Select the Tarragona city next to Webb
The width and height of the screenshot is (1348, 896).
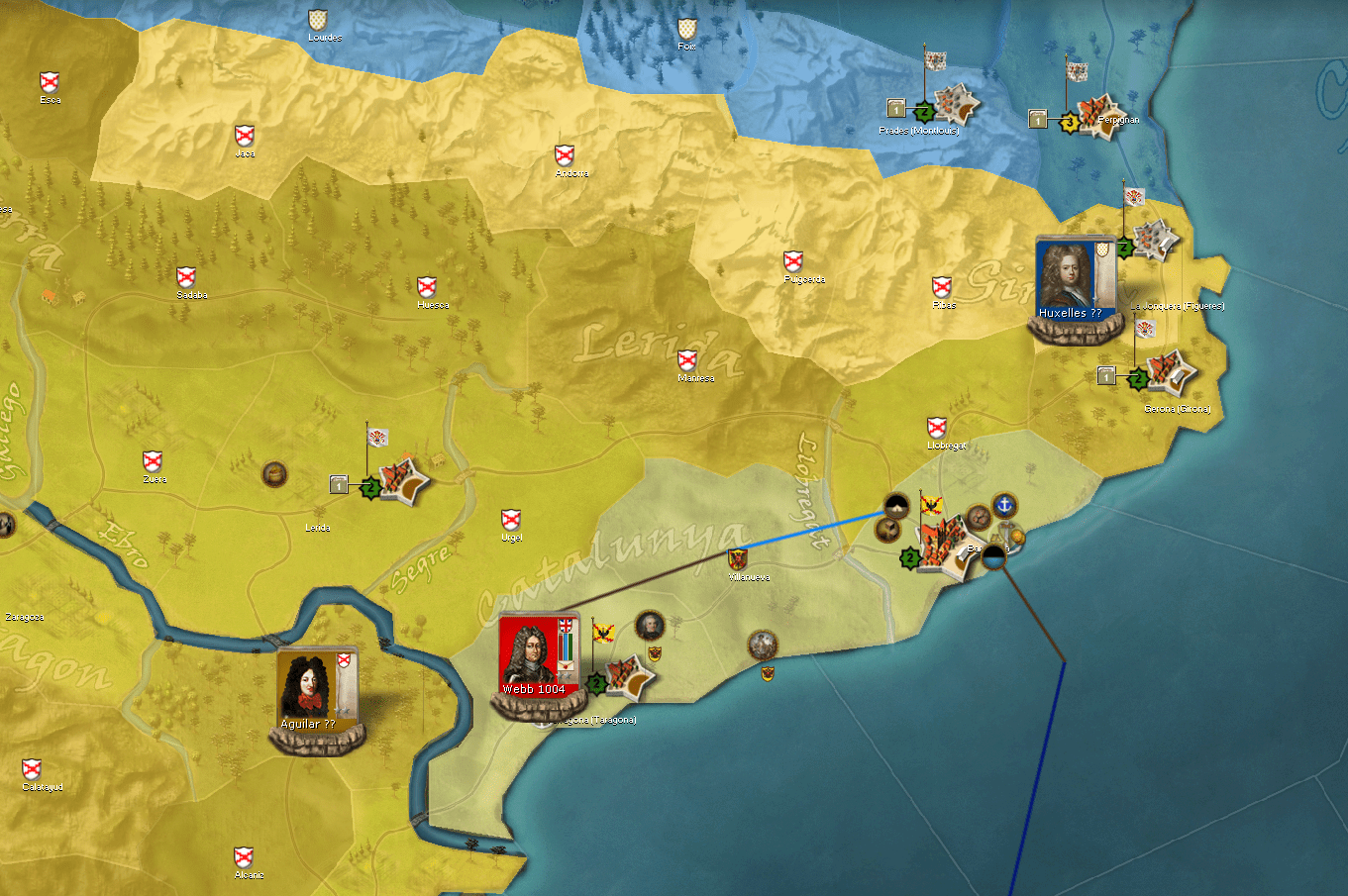click(x=628, y=678)
